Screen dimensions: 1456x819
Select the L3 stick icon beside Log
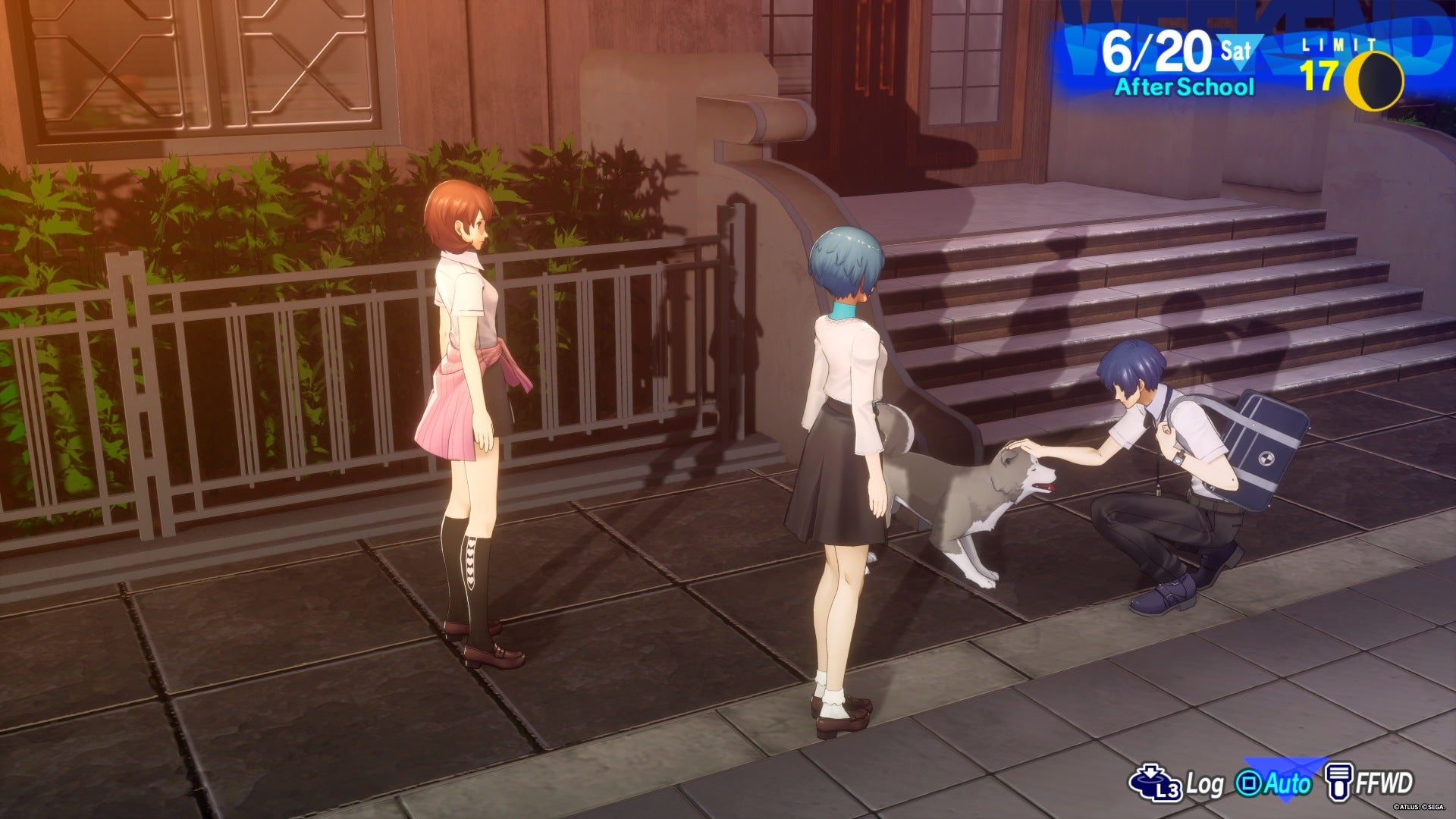click(x=1154, y=781)
